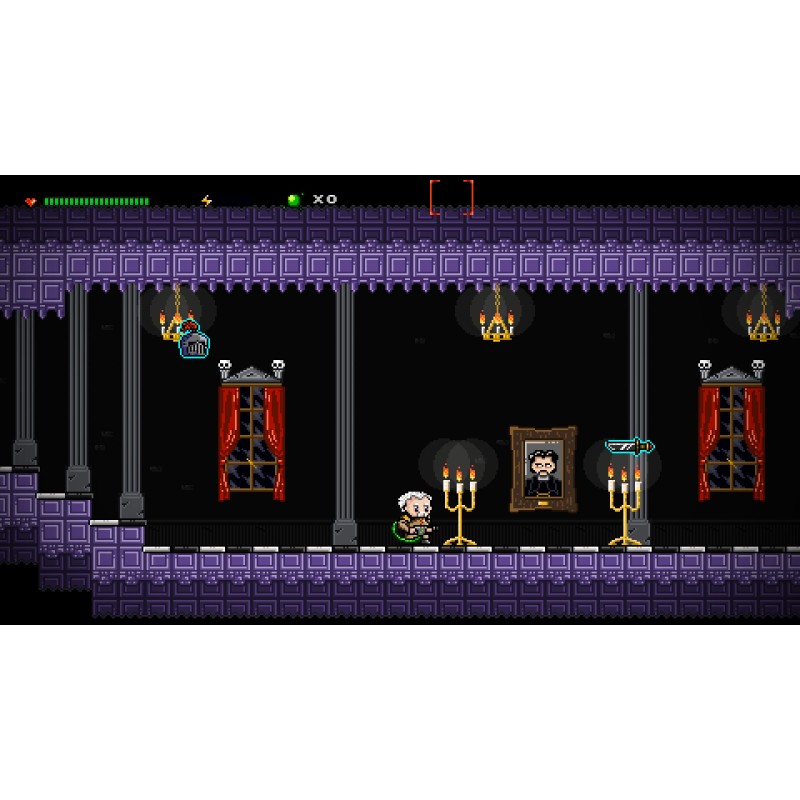This screenshot has width=800, height=800.
Task: Select the green bomb icon
Action: pos(294,200)
